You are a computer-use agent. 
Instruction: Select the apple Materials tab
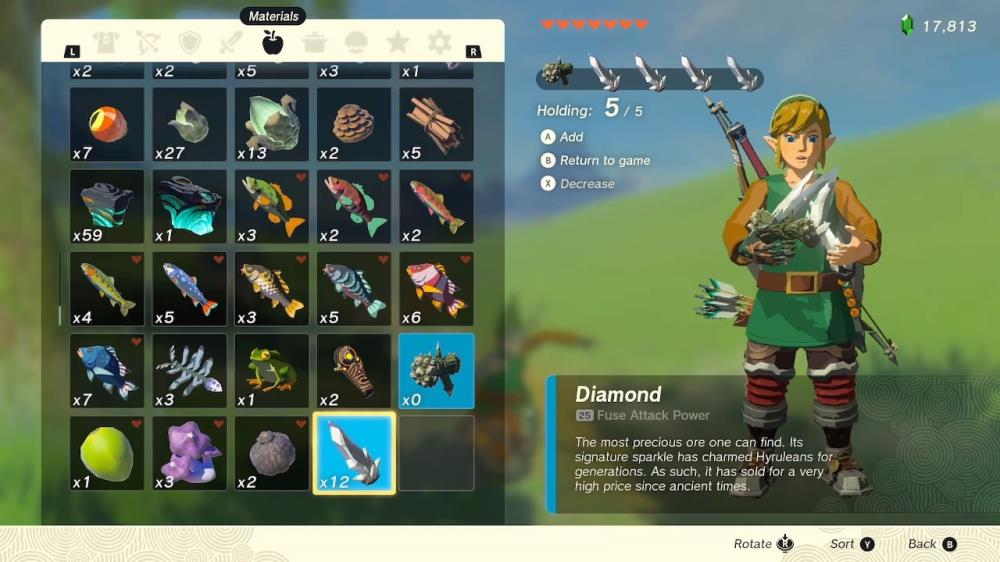pos(272,42)
